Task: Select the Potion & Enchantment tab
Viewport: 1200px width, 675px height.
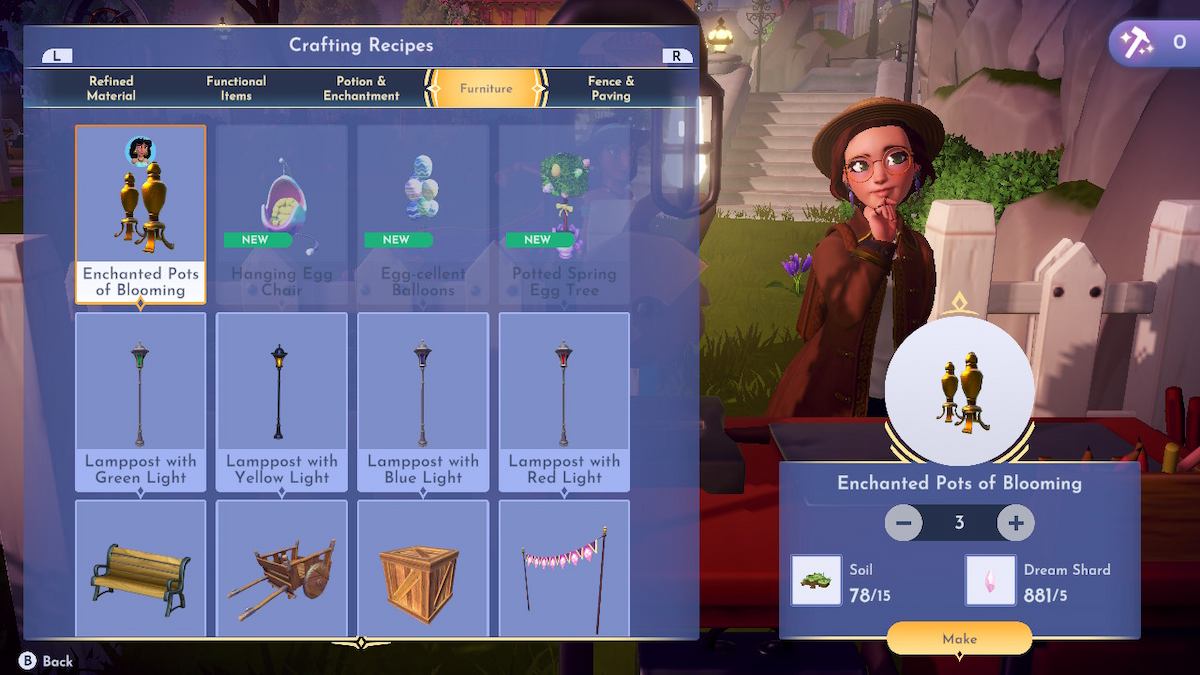Action: 361,88
